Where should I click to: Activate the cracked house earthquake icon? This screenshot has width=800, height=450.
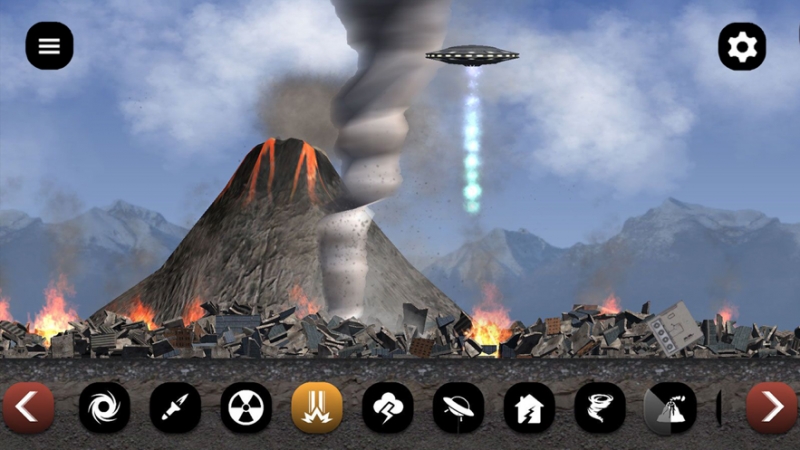point(529,408)
